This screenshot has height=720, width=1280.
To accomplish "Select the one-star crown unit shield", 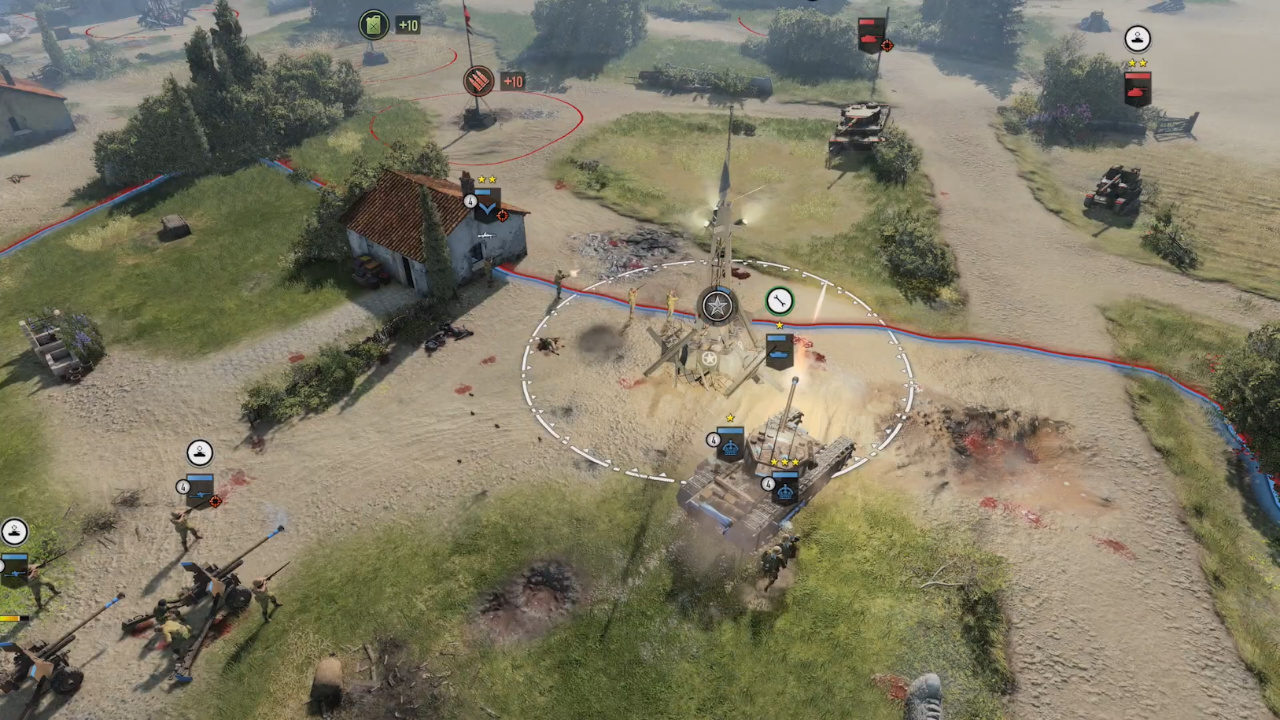I will click(730, 442).
